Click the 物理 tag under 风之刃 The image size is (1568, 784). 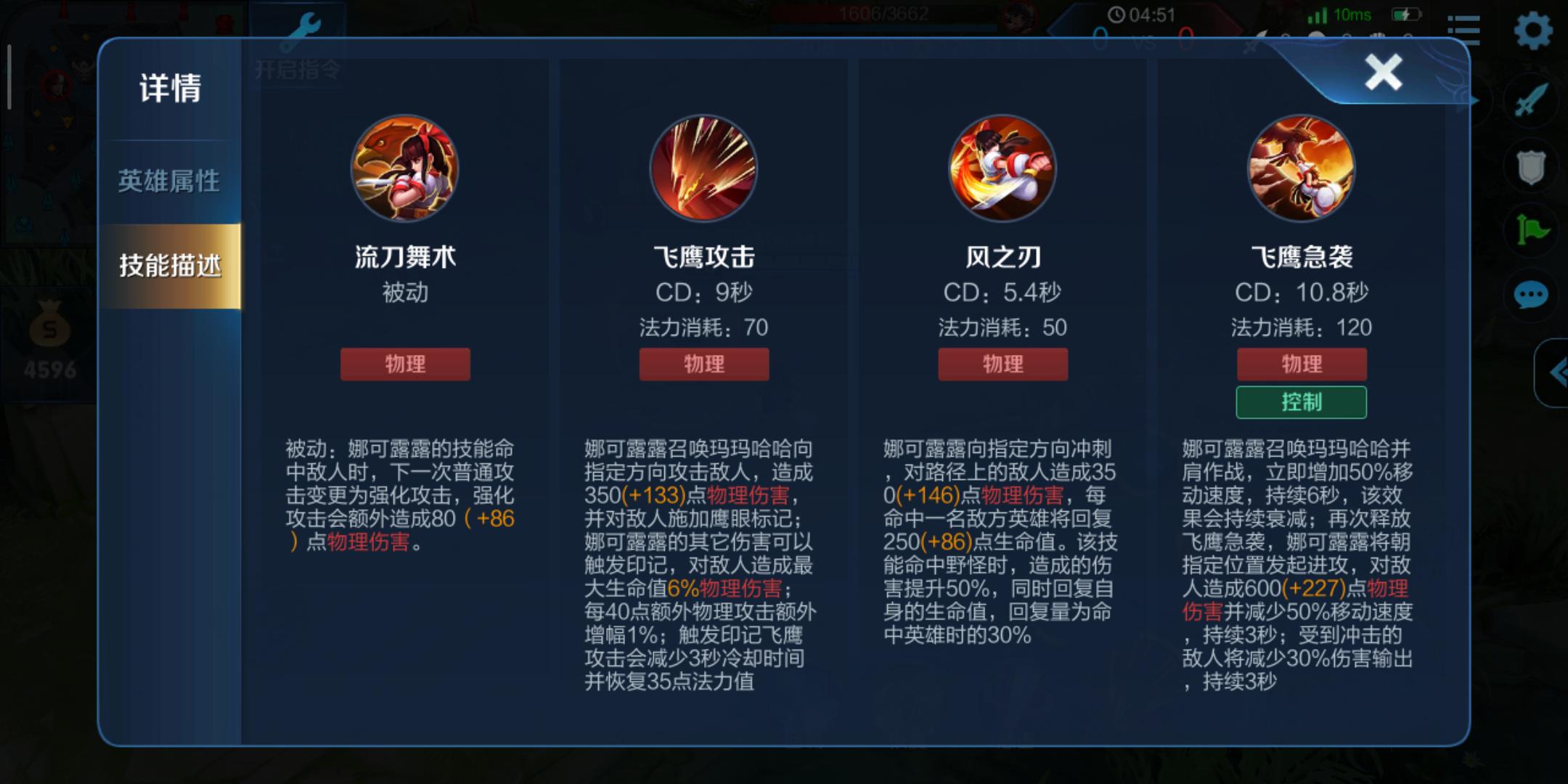(1002, 364)
